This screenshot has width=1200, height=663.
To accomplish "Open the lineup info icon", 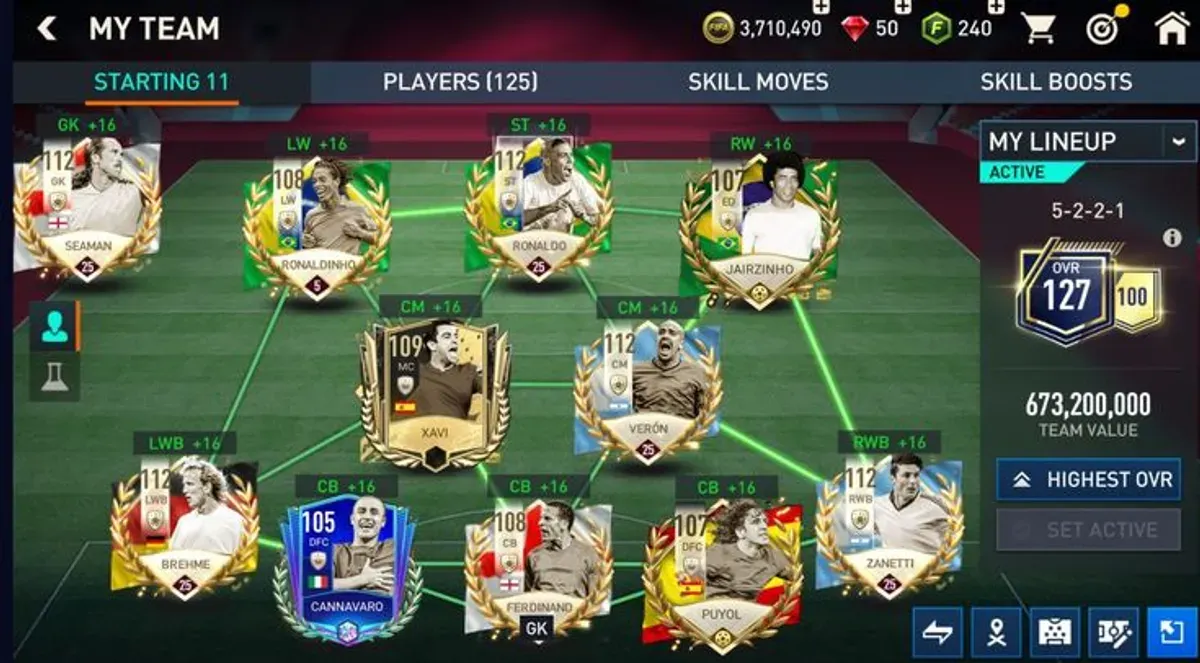I will tap(1172, 238).
